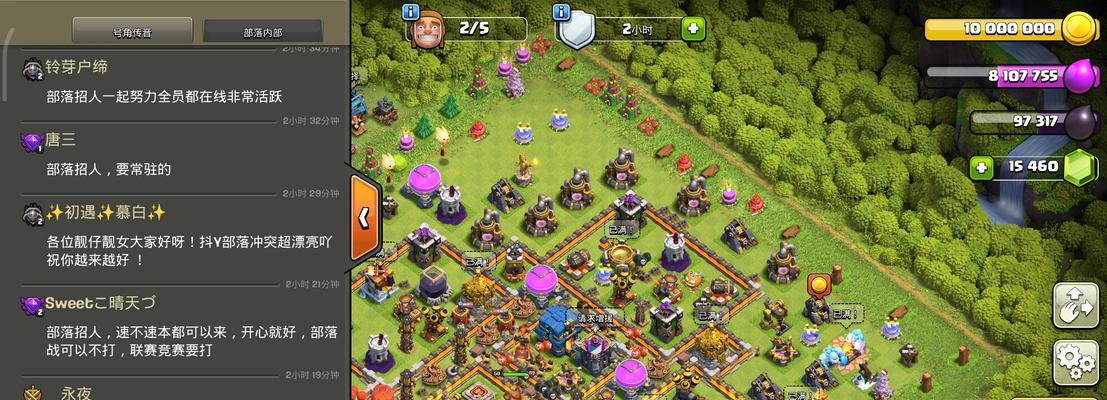Collapse the chat panel with the orange arrow
1107x400 pixels.
(x=365, y=216)
